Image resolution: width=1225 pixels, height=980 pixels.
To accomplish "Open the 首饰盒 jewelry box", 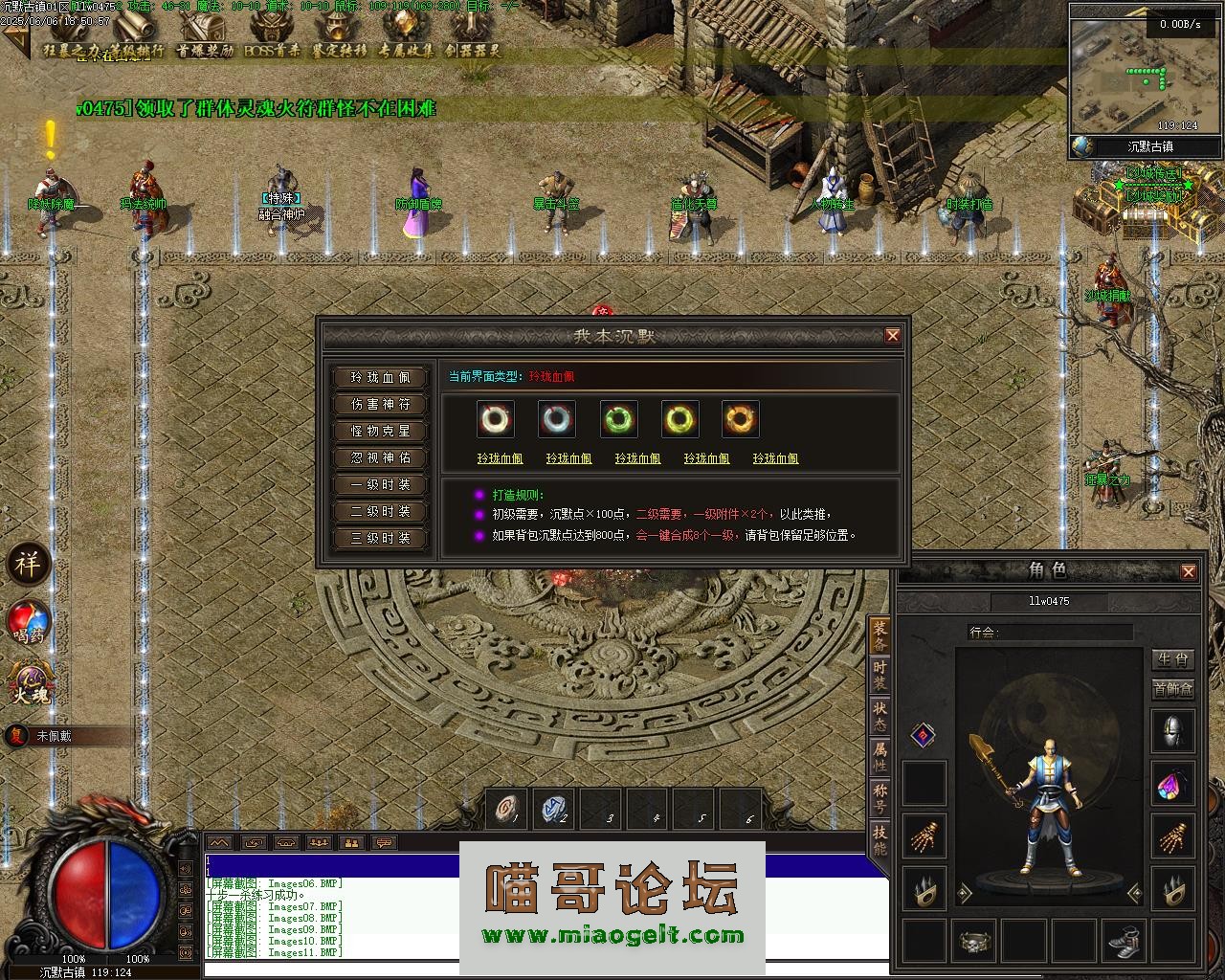I will pos(1172,689).
